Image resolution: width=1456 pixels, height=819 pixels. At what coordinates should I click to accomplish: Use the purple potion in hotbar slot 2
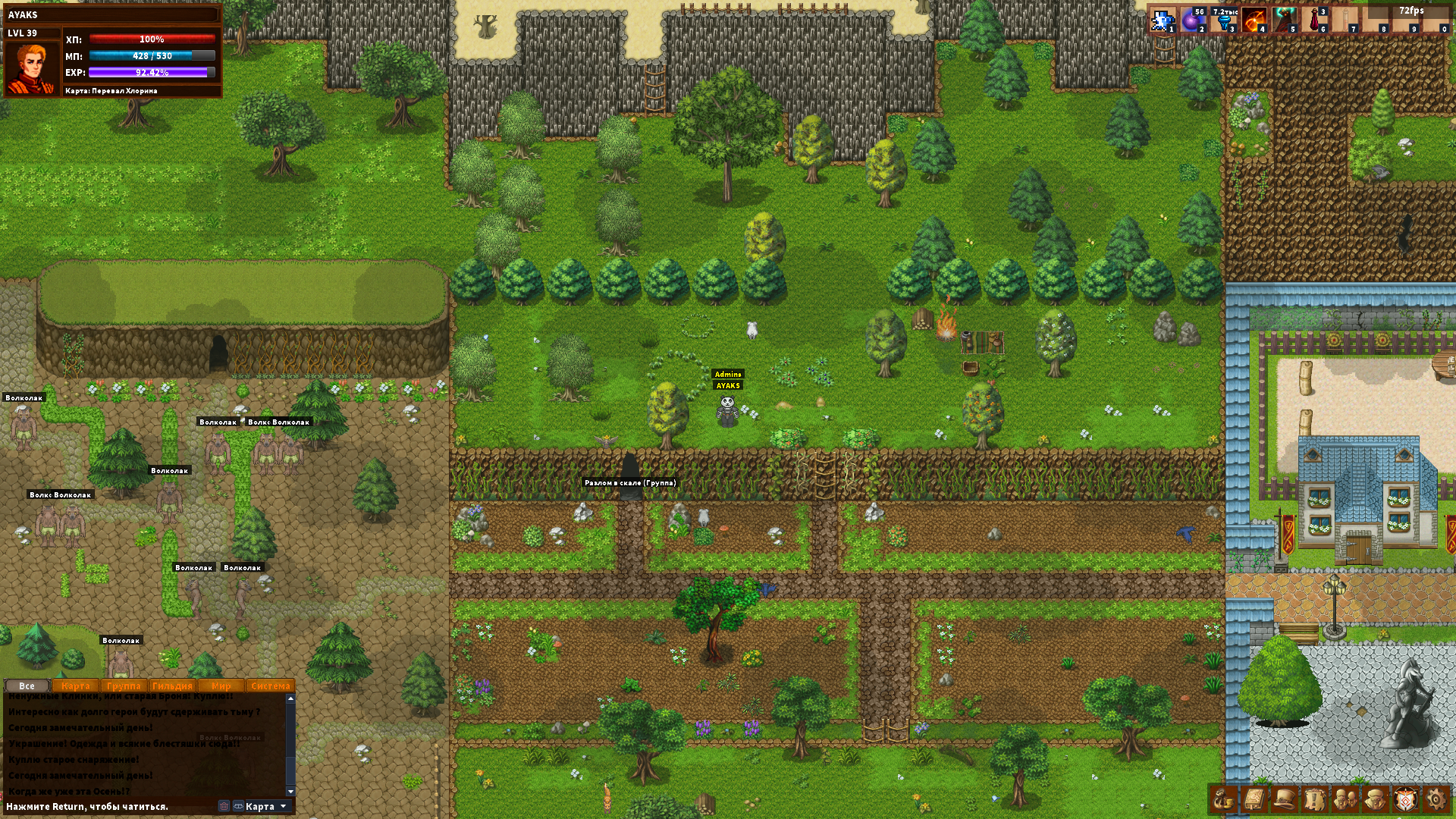pyautogui.click(x=1193, y=20)
